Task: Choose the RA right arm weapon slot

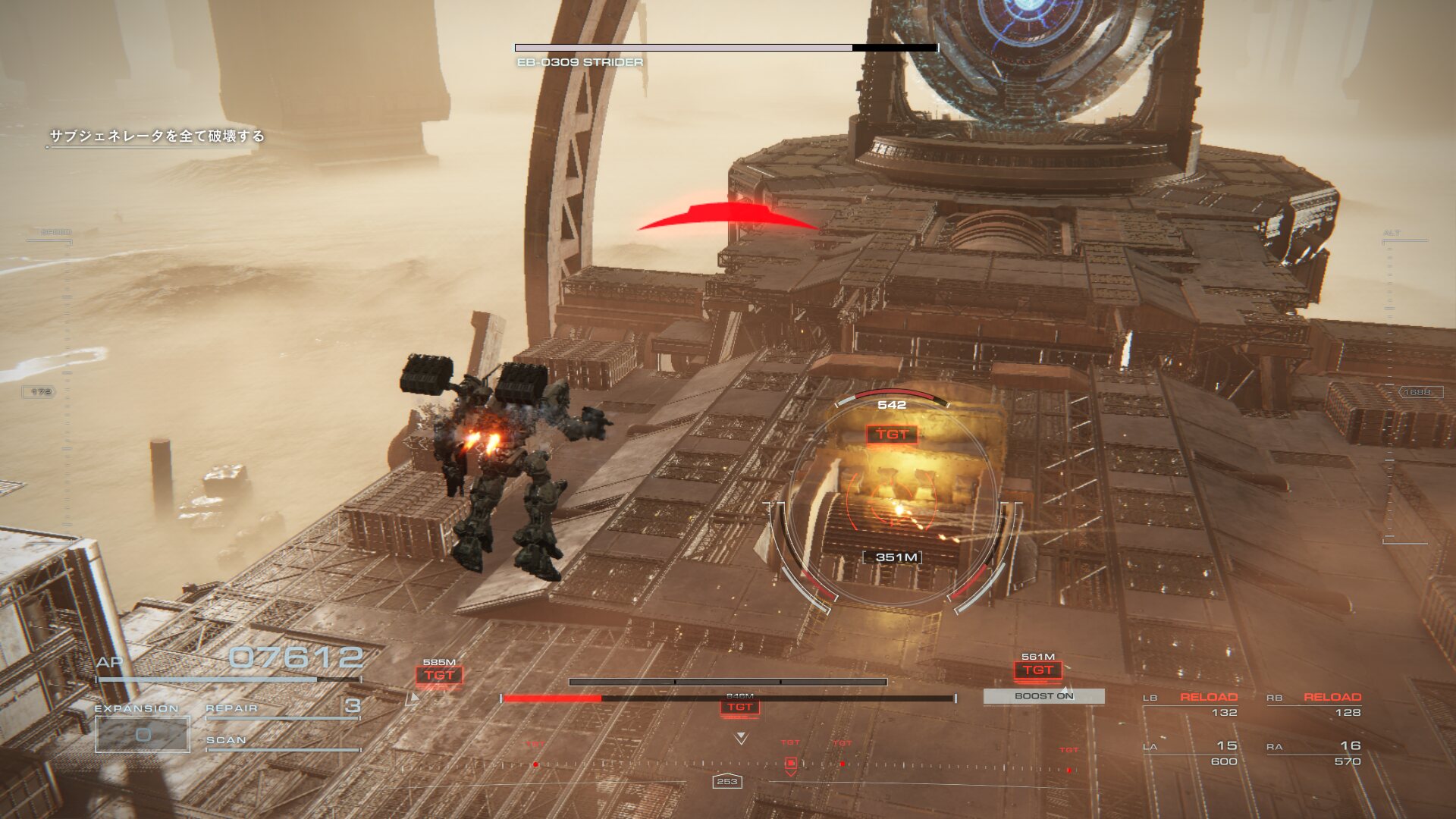Action: click(1314, 752)
